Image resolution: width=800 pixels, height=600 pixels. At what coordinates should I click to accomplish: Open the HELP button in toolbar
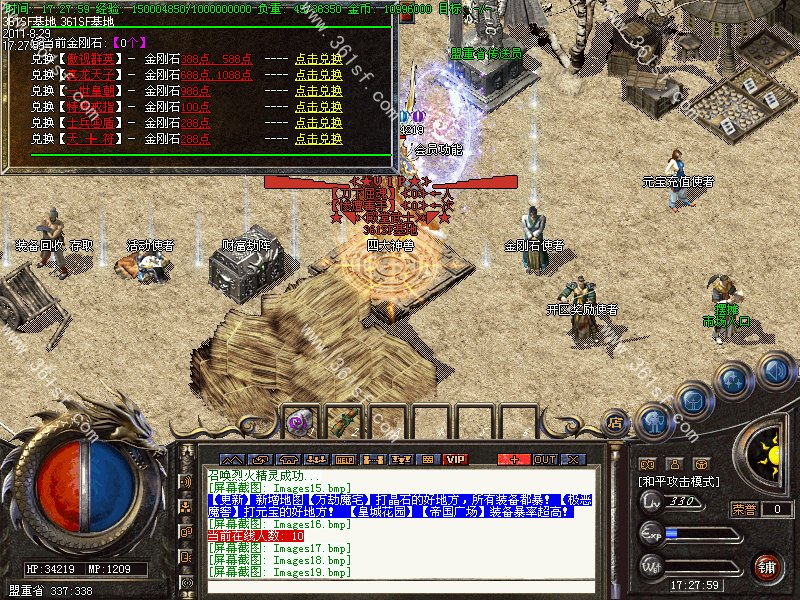(x=345, y=459)
